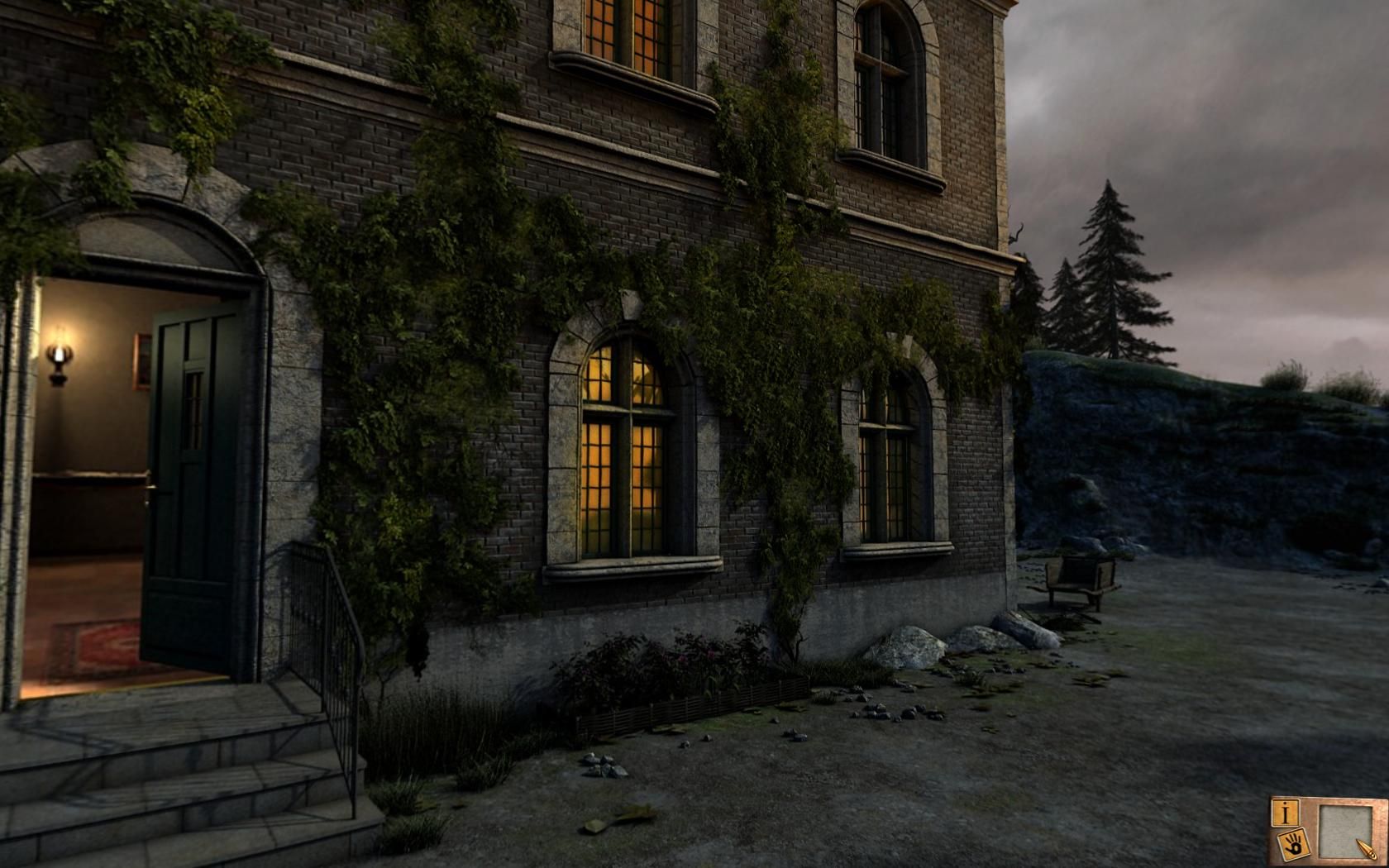Click the grey inventory panel slot
The width and height of the screenshot is (1389, 868).
pos(1343,829)
